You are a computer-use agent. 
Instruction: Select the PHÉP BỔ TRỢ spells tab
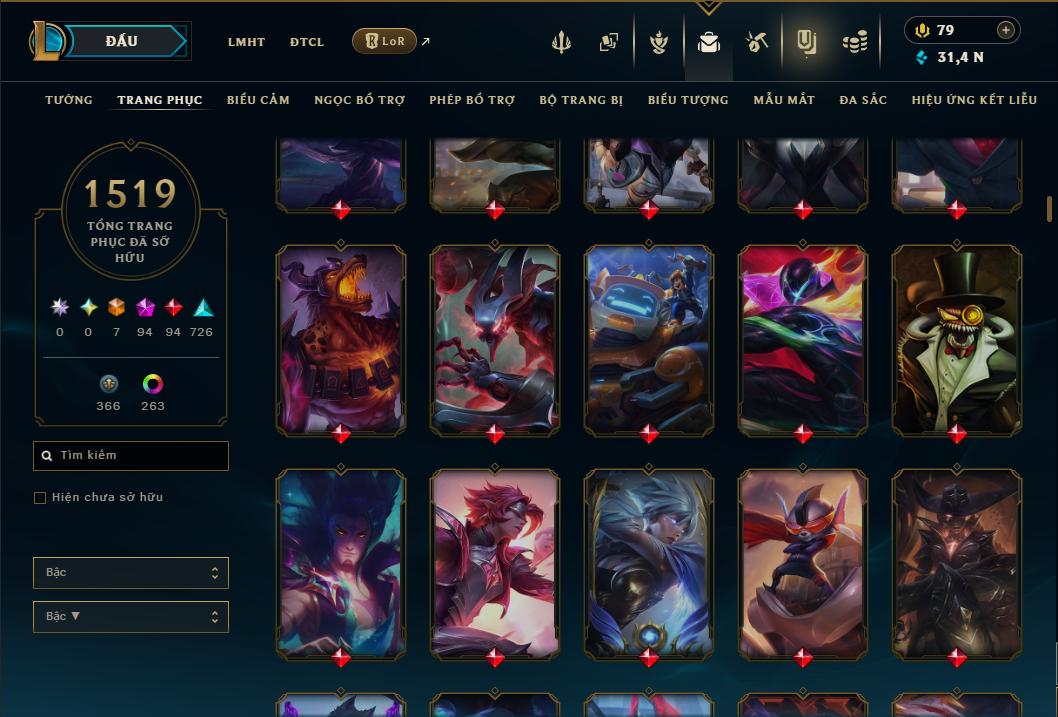point(472,100)
